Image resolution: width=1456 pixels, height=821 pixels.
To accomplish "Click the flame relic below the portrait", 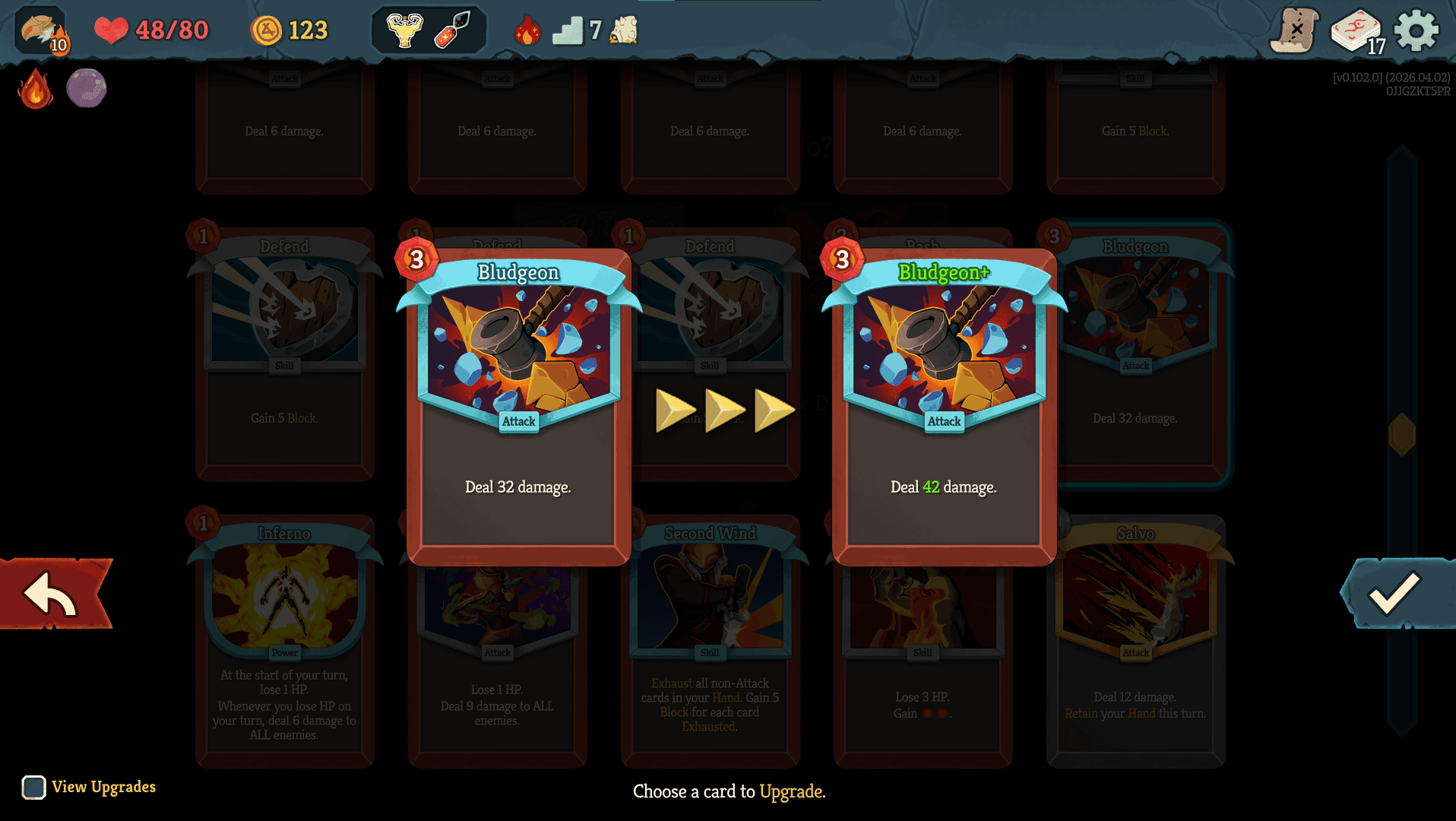I will tap(33, 90).
